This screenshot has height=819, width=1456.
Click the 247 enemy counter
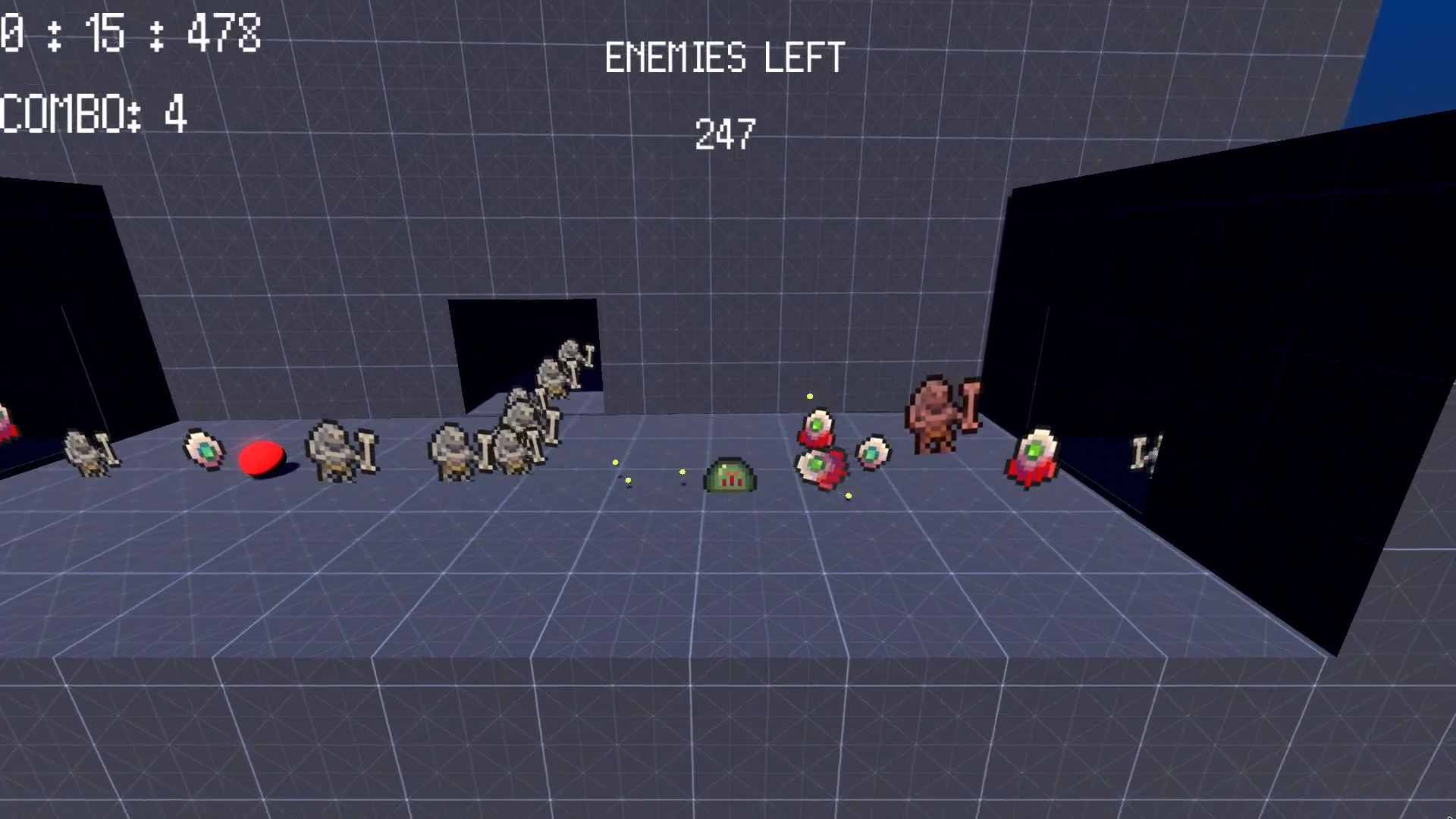coord(724,135)
